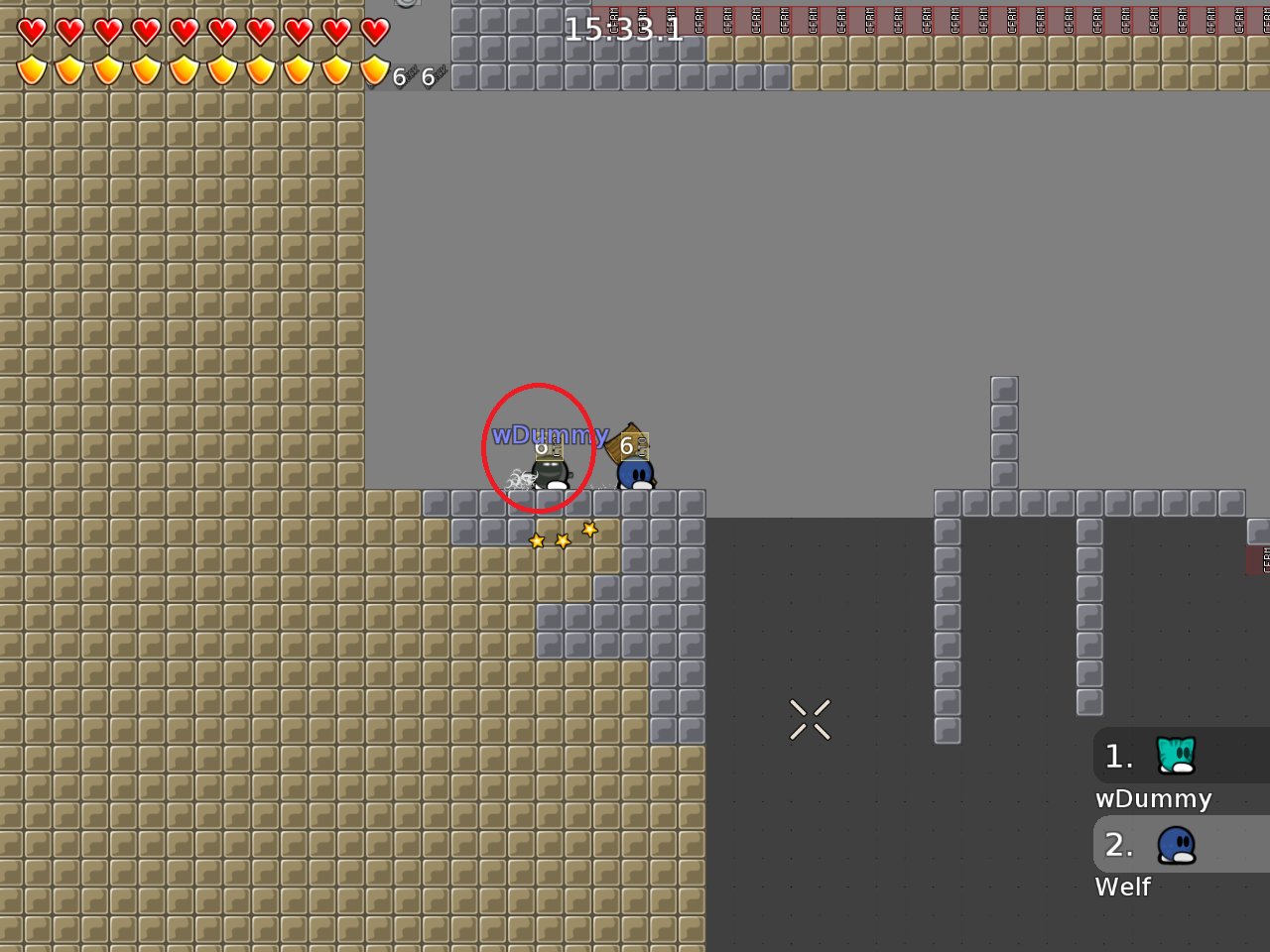Image resolution: width=1270 pixels, height=952 pixels.
Task: Click the crosshair in the dark region
Action: [810, 720]
